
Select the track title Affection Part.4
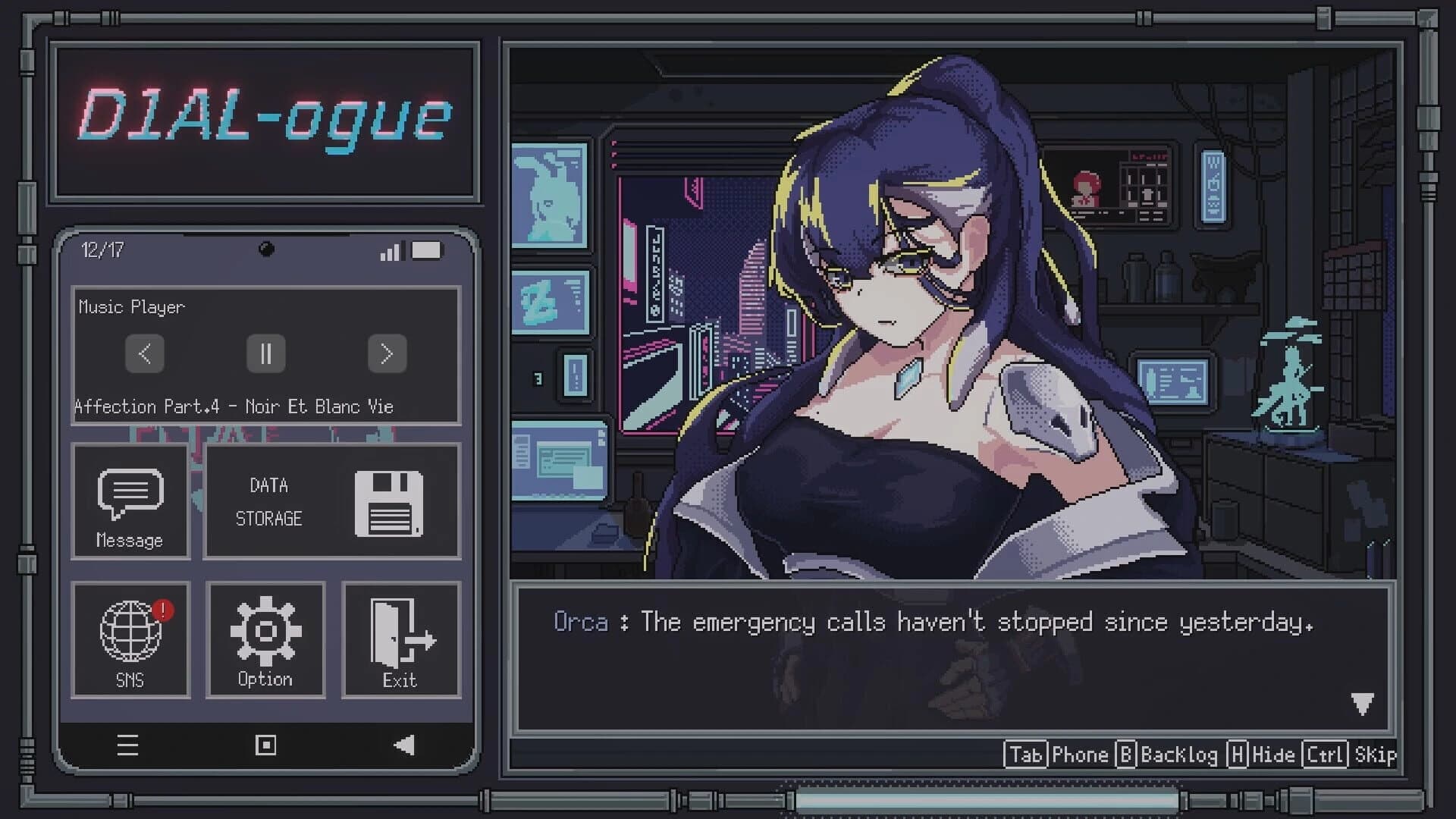pos(233,406)
